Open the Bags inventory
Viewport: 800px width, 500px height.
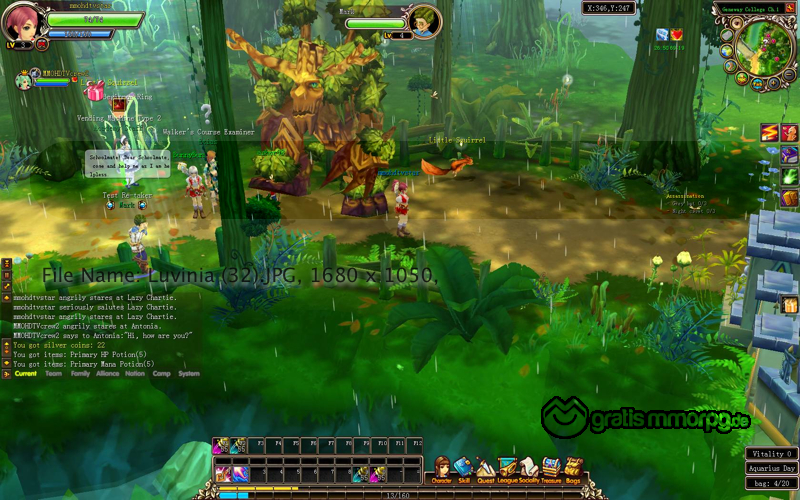573,470
